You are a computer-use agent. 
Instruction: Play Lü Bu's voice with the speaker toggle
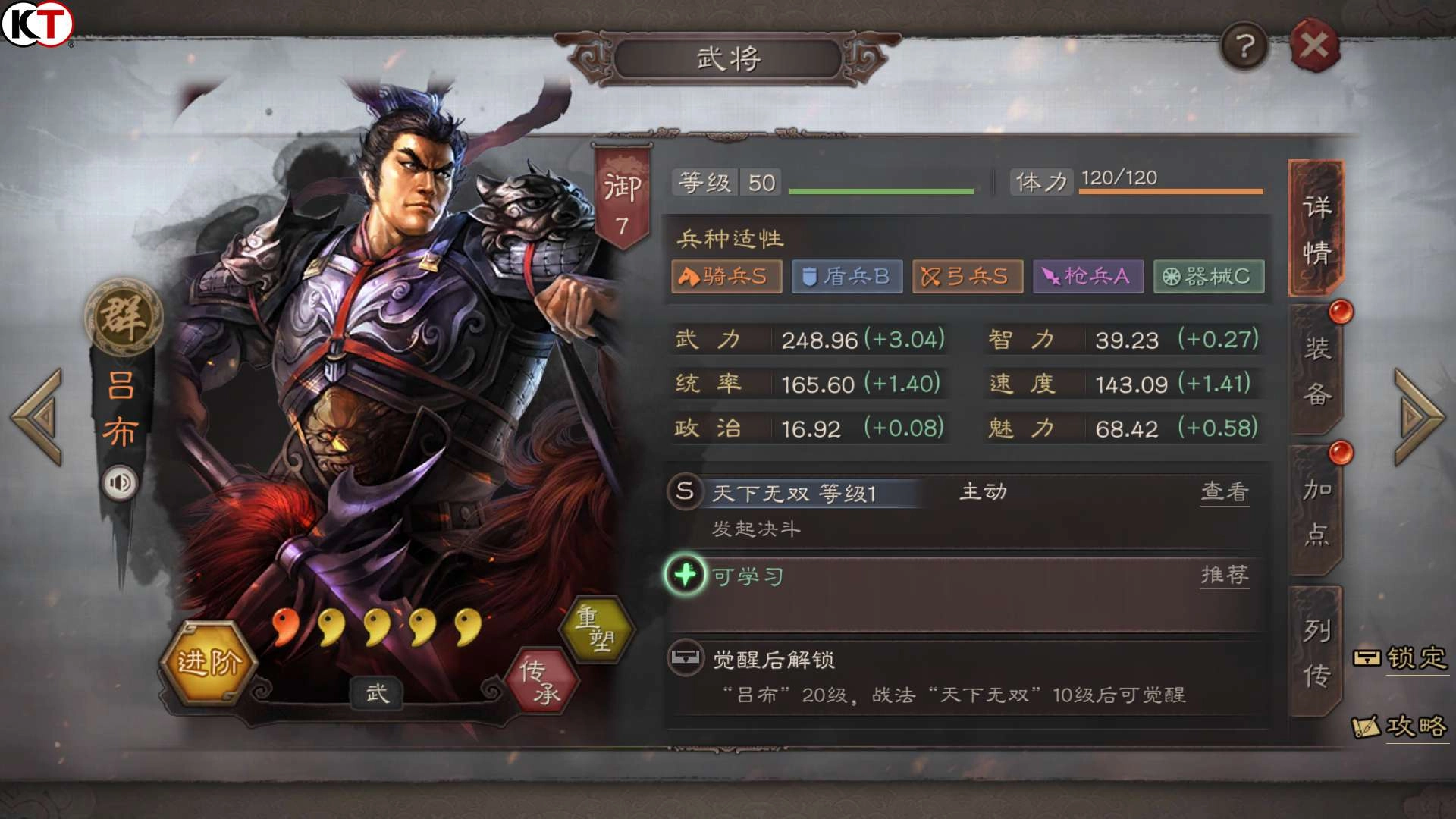point(121,482)
